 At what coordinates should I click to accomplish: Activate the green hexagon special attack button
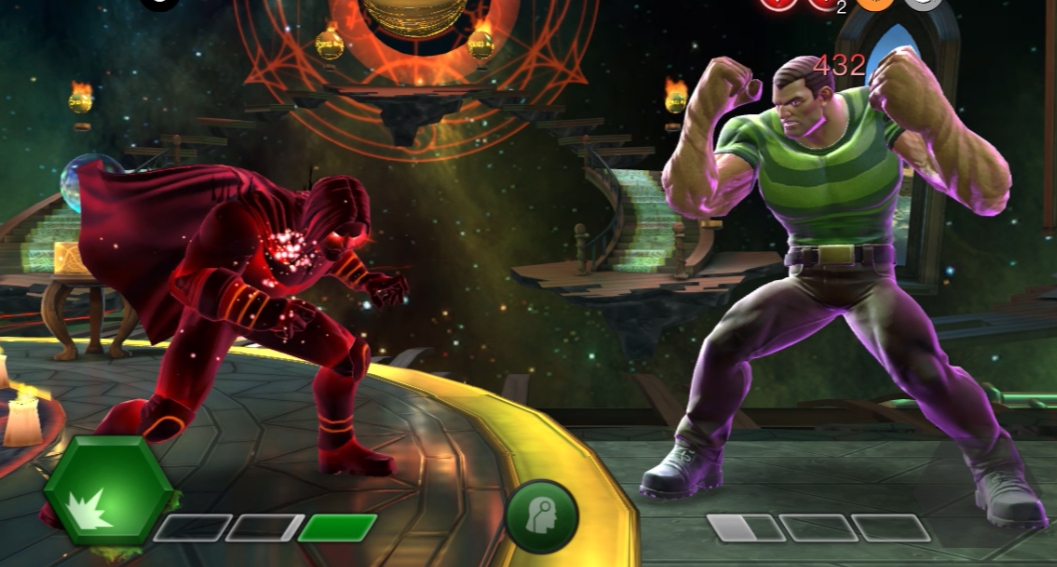(x=106, y=489)
